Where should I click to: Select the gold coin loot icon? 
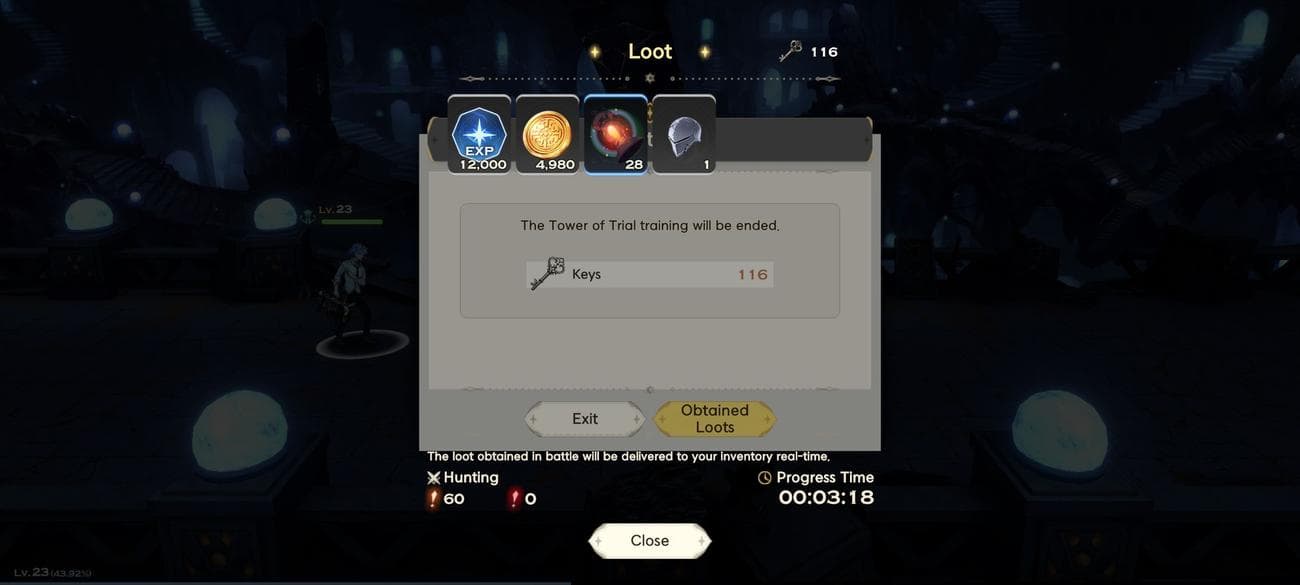tap(547, 135)
